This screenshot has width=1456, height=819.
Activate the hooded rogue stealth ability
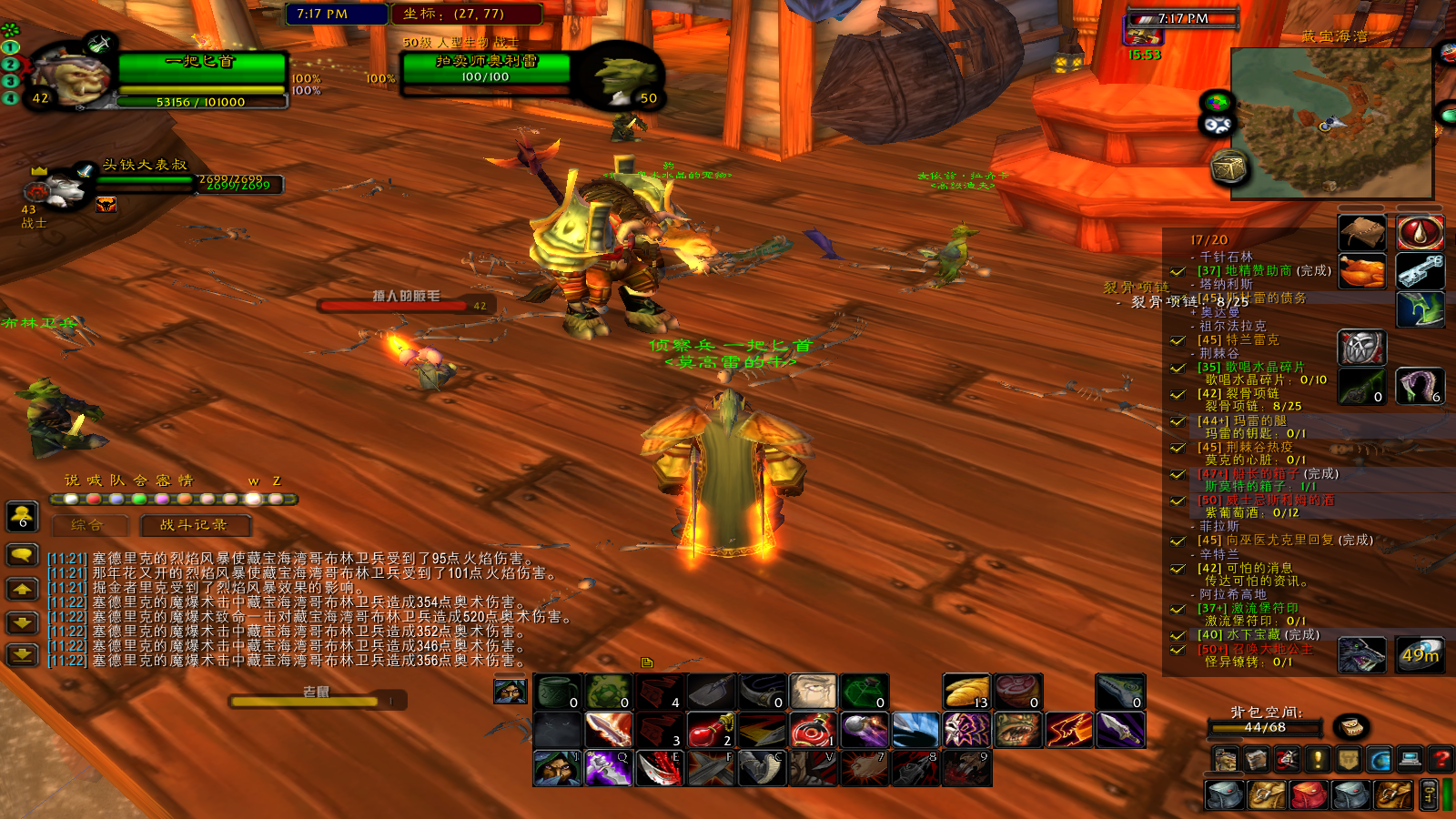coord(557,769)
